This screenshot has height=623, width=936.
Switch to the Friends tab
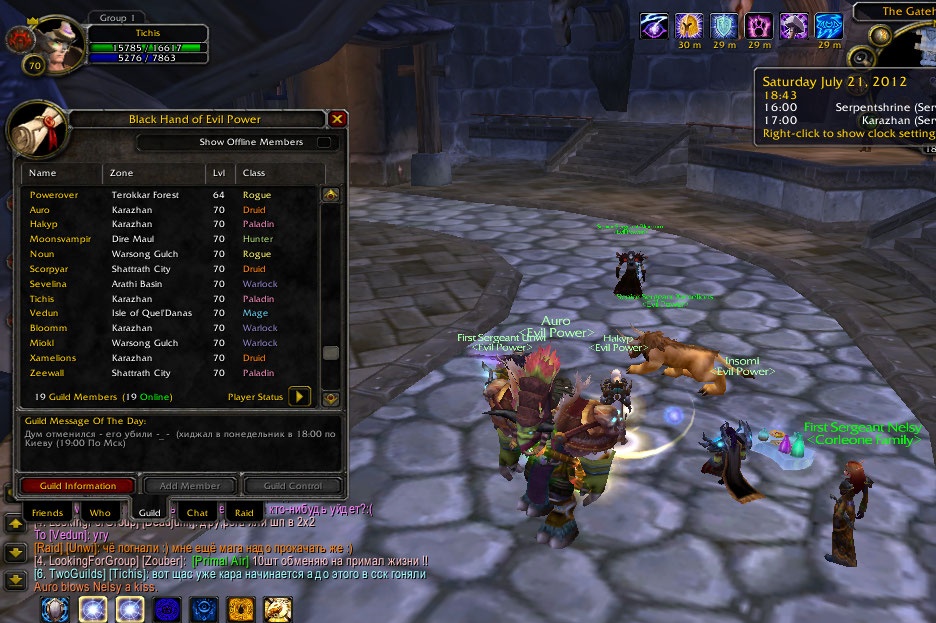click(47, 513)
